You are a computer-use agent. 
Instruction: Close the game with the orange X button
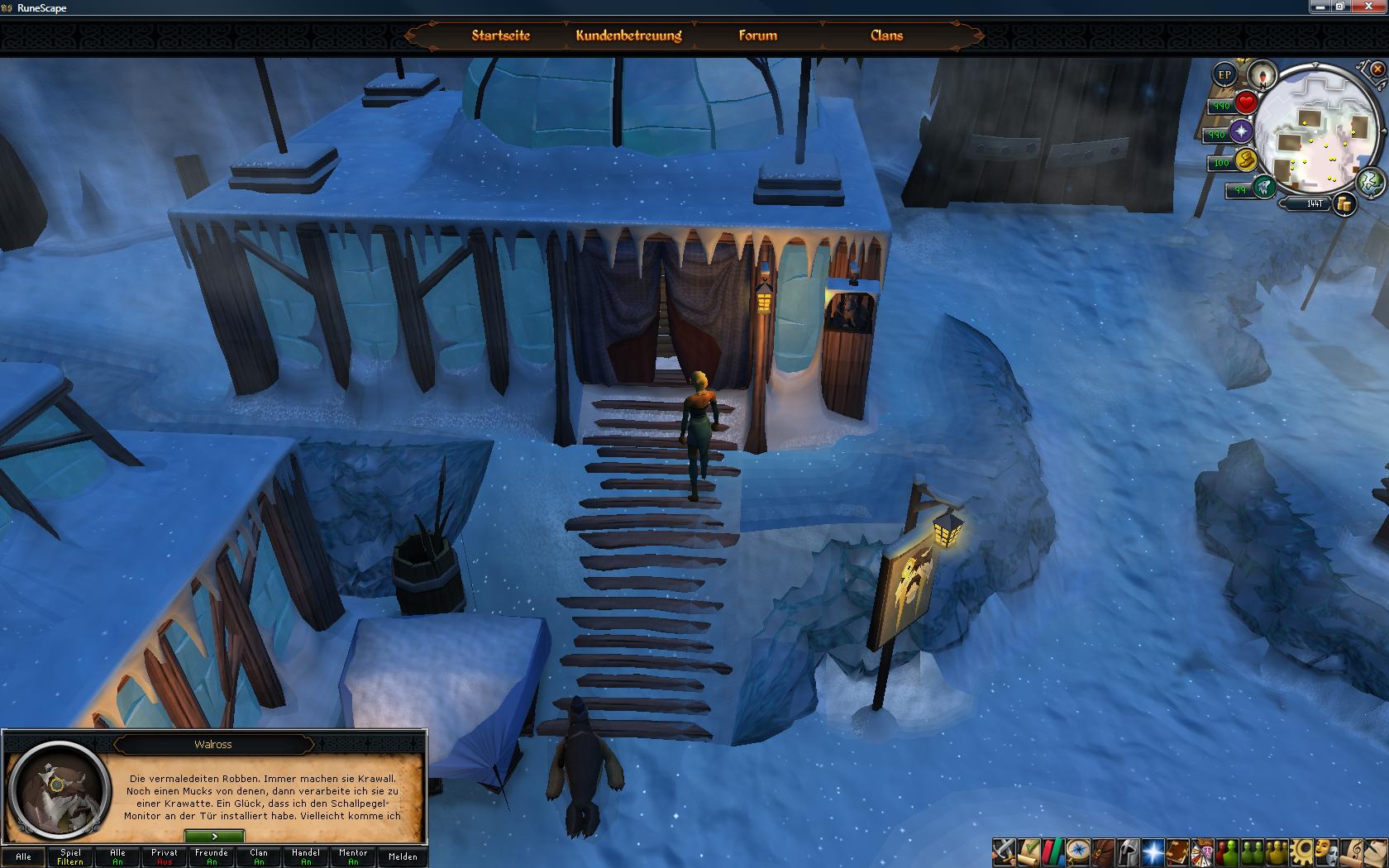1377,69
